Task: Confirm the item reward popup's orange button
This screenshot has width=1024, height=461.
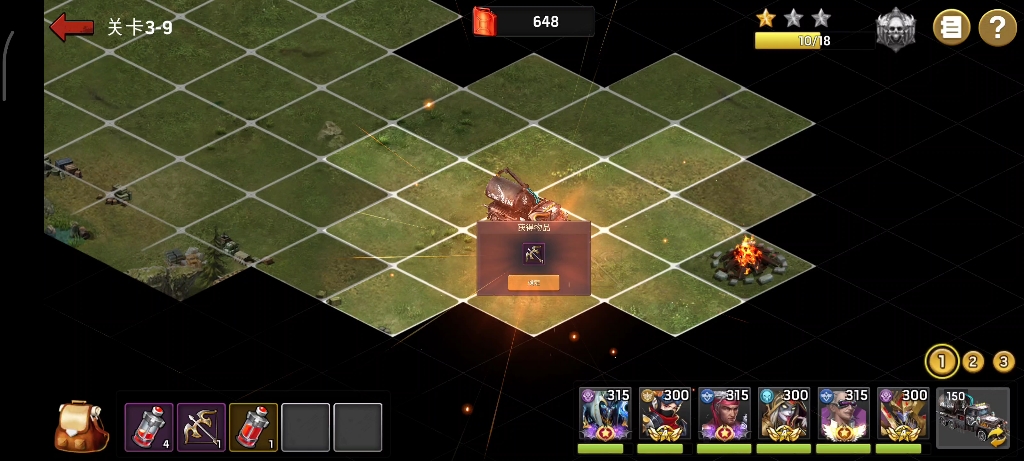Action: (533, 282)
